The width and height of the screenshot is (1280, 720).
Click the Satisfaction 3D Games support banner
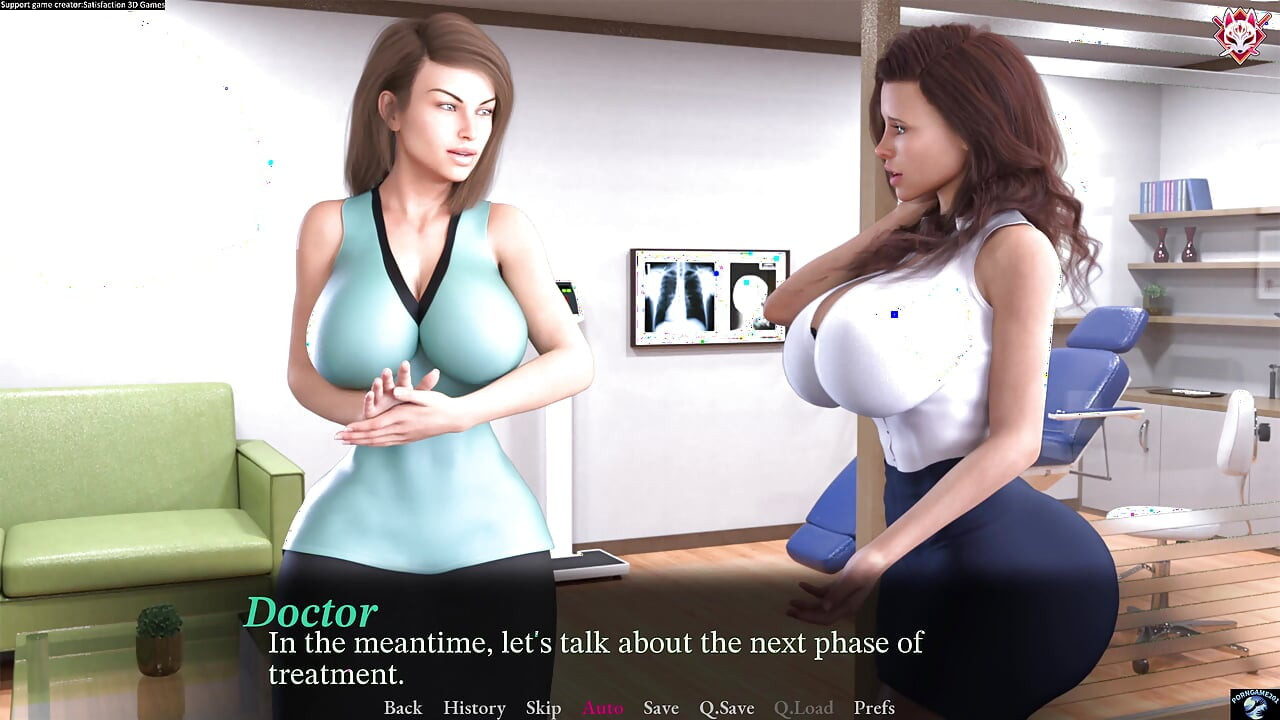[x=82, y=5]
